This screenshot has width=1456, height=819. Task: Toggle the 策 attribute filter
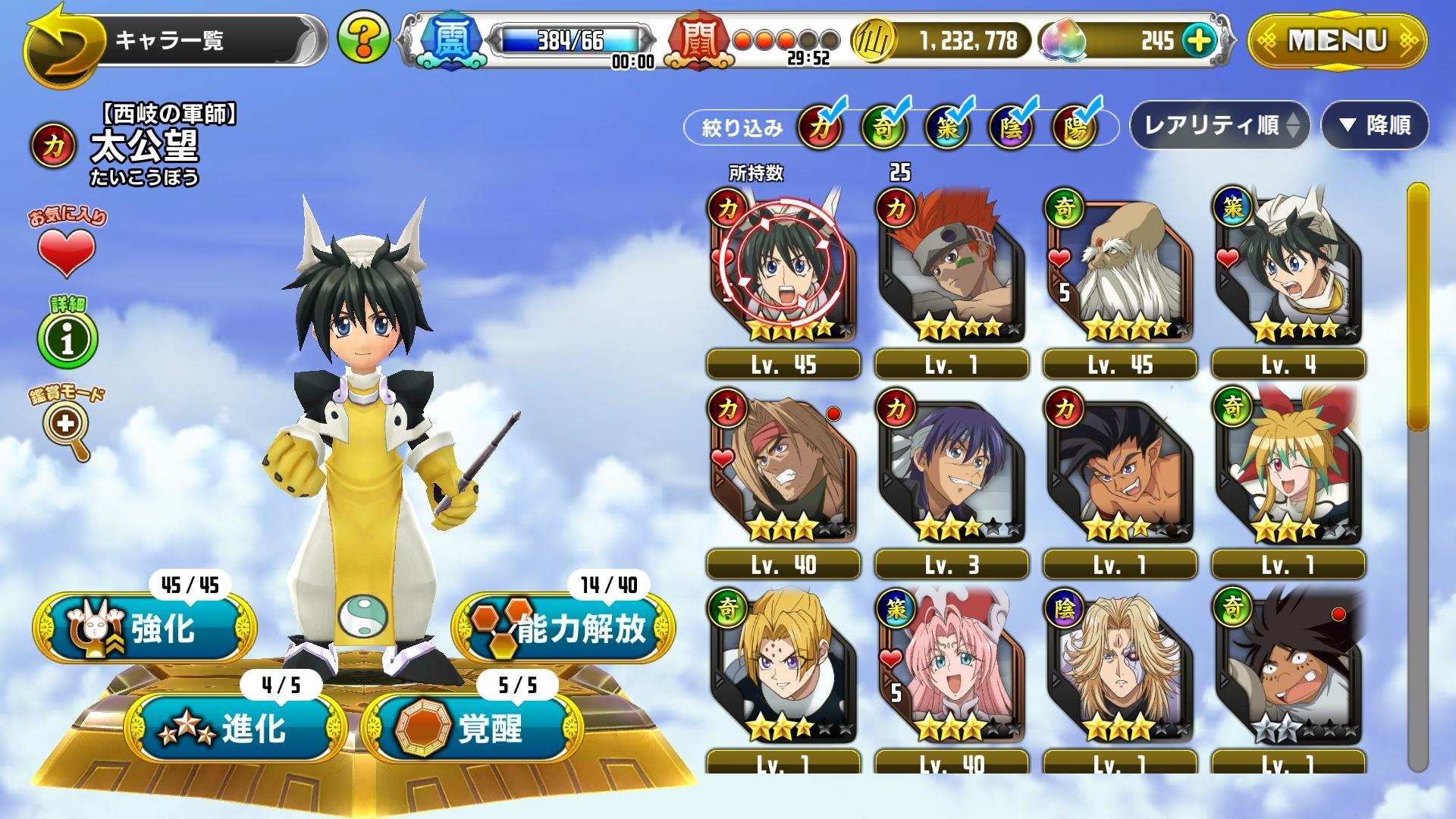[947, 127]
